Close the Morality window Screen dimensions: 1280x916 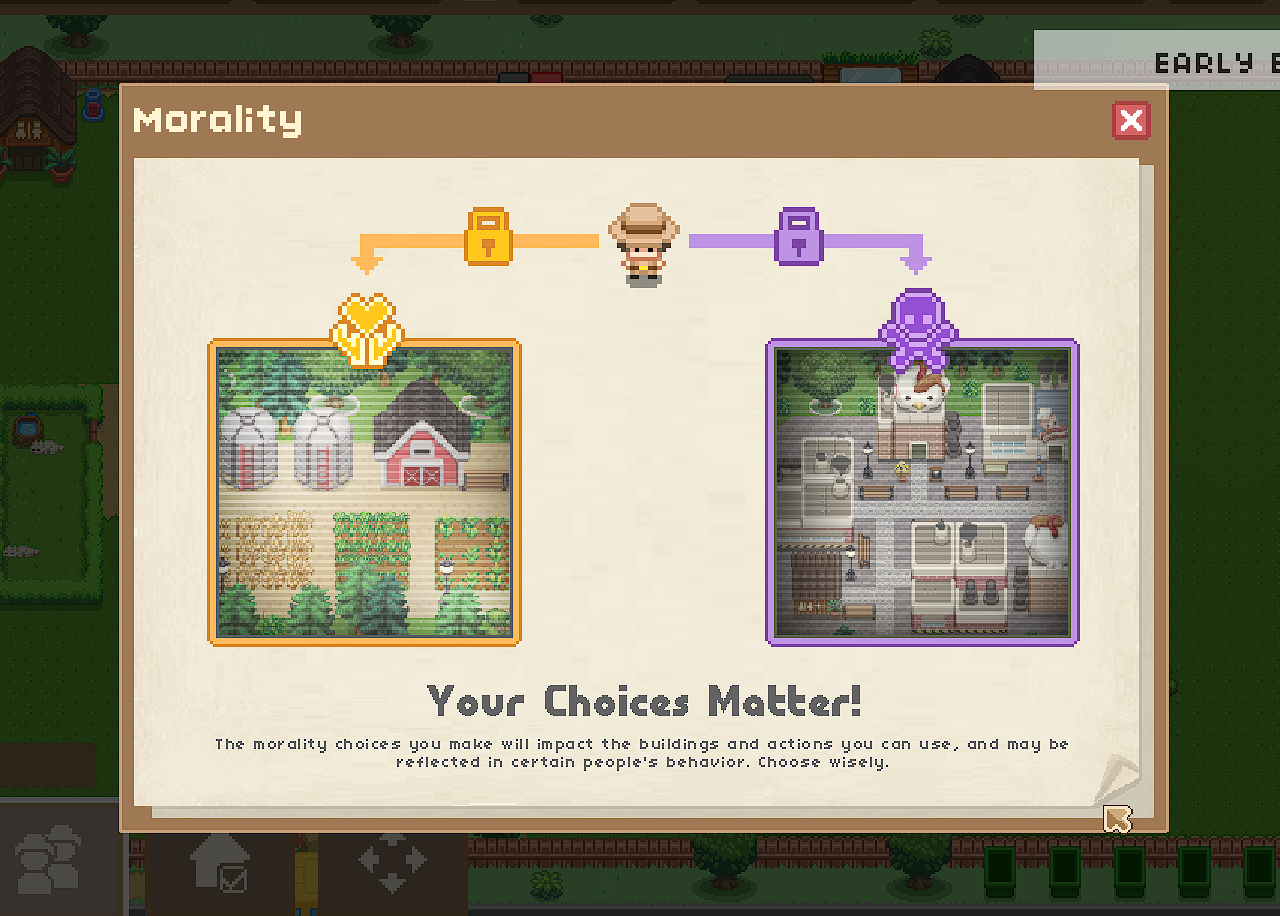[x=1131, y=121]
